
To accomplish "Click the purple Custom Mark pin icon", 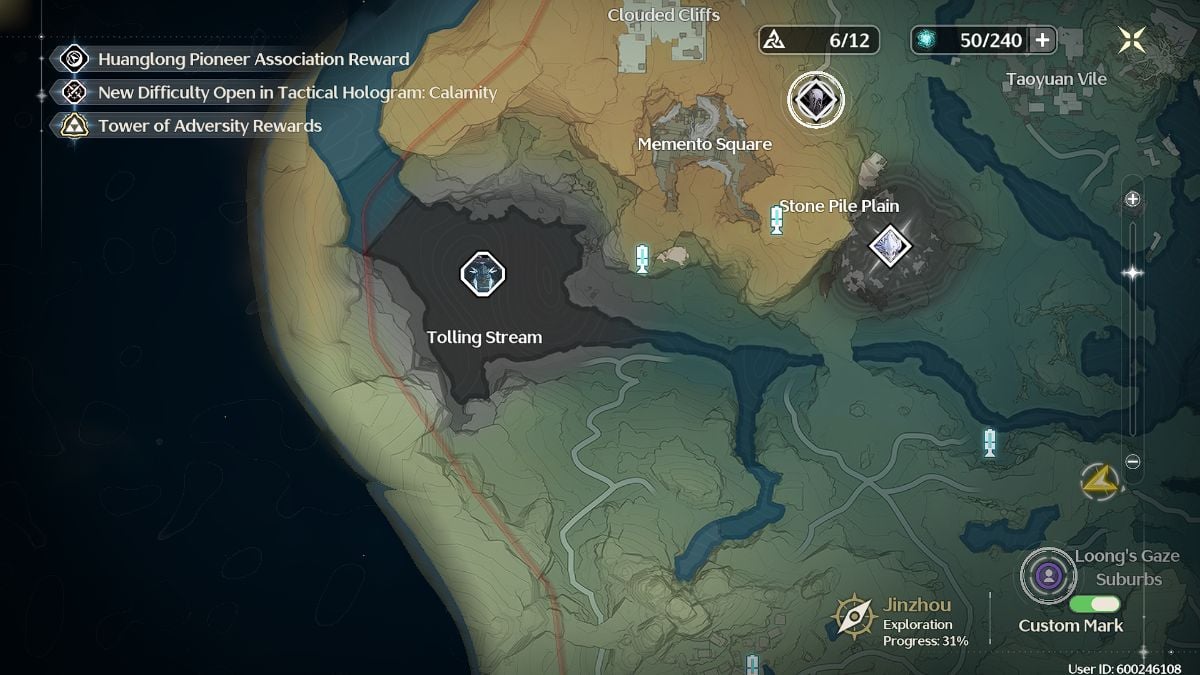I will point(1047,575).
